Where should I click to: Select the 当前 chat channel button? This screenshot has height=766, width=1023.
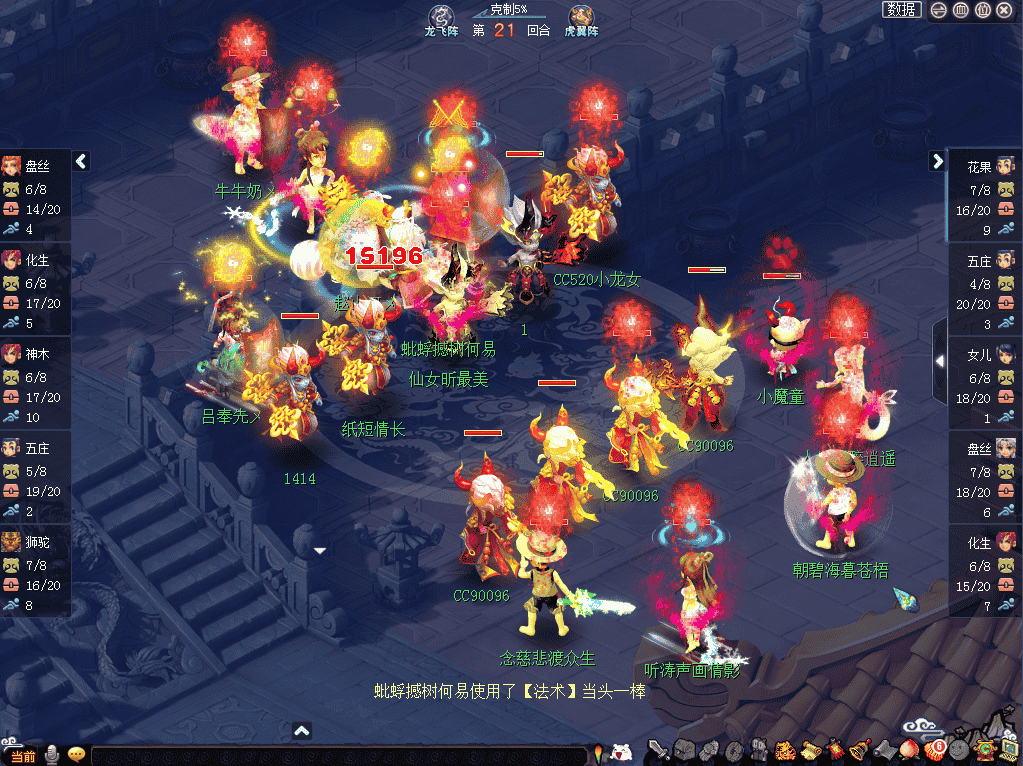point(20,756)
